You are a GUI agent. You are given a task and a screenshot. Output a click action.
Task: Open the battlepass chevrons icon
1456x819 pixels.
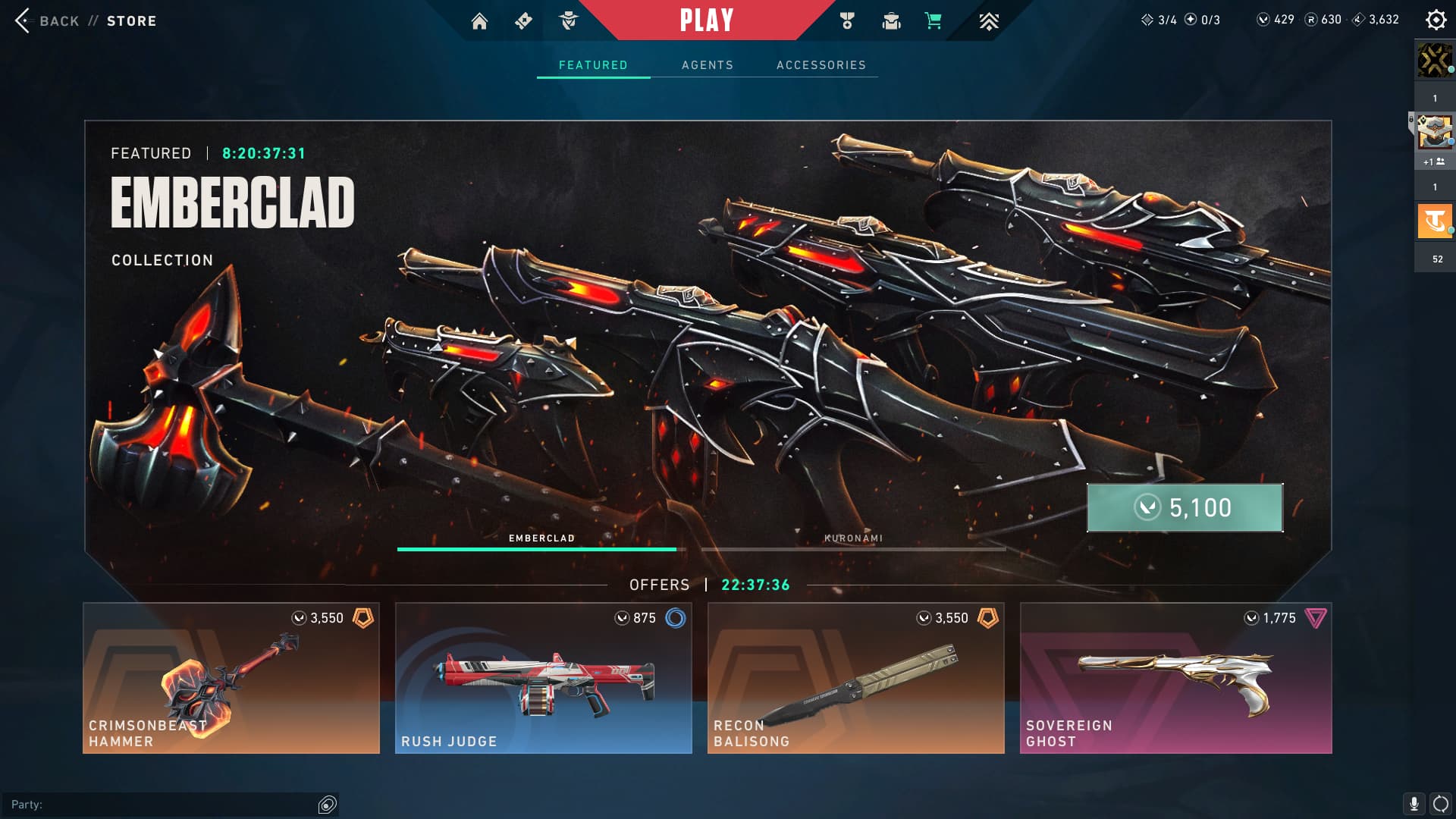pyautogui.click(x=988, y=21)
